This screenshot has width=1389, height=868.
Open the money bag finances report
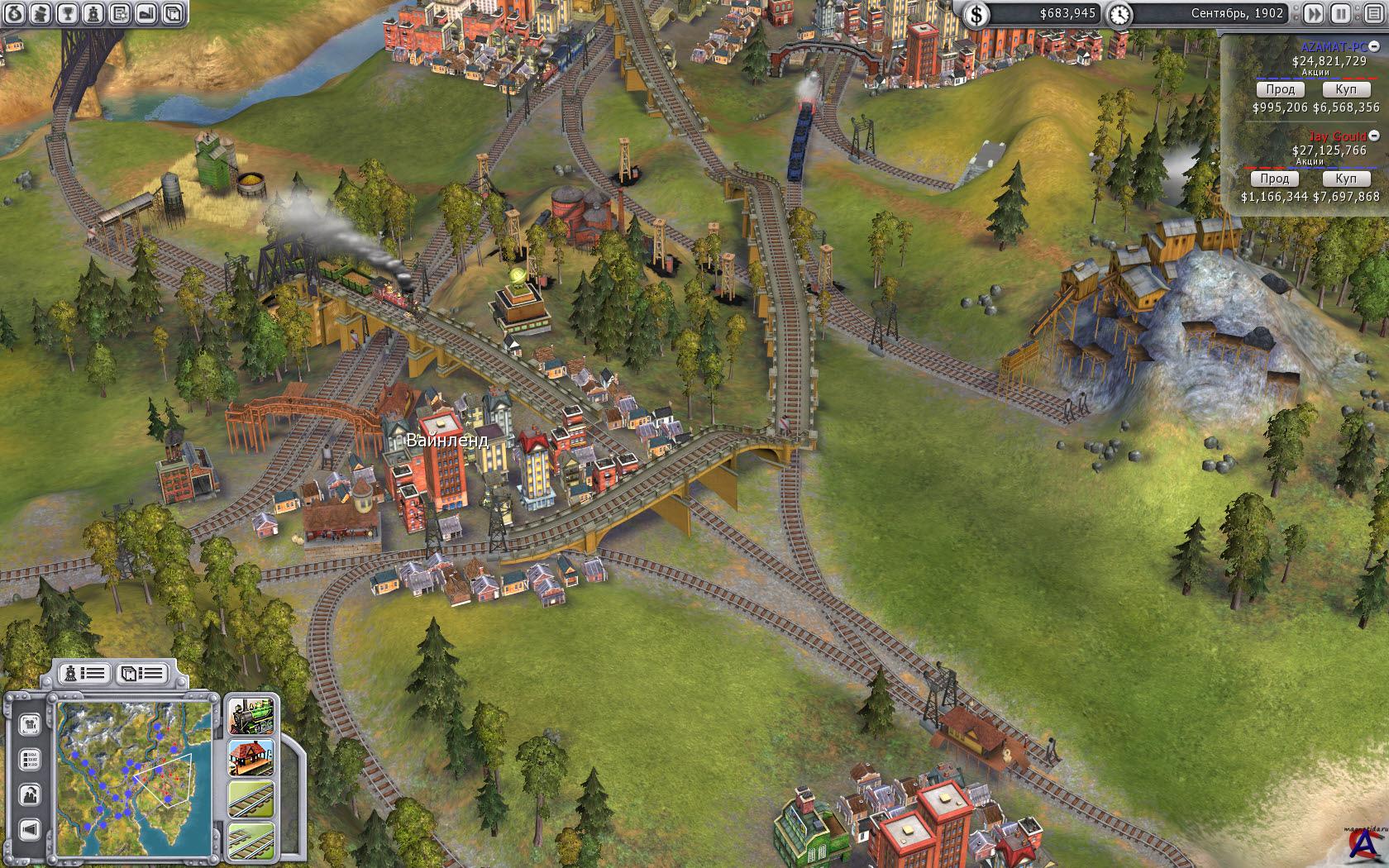(14, 13)
